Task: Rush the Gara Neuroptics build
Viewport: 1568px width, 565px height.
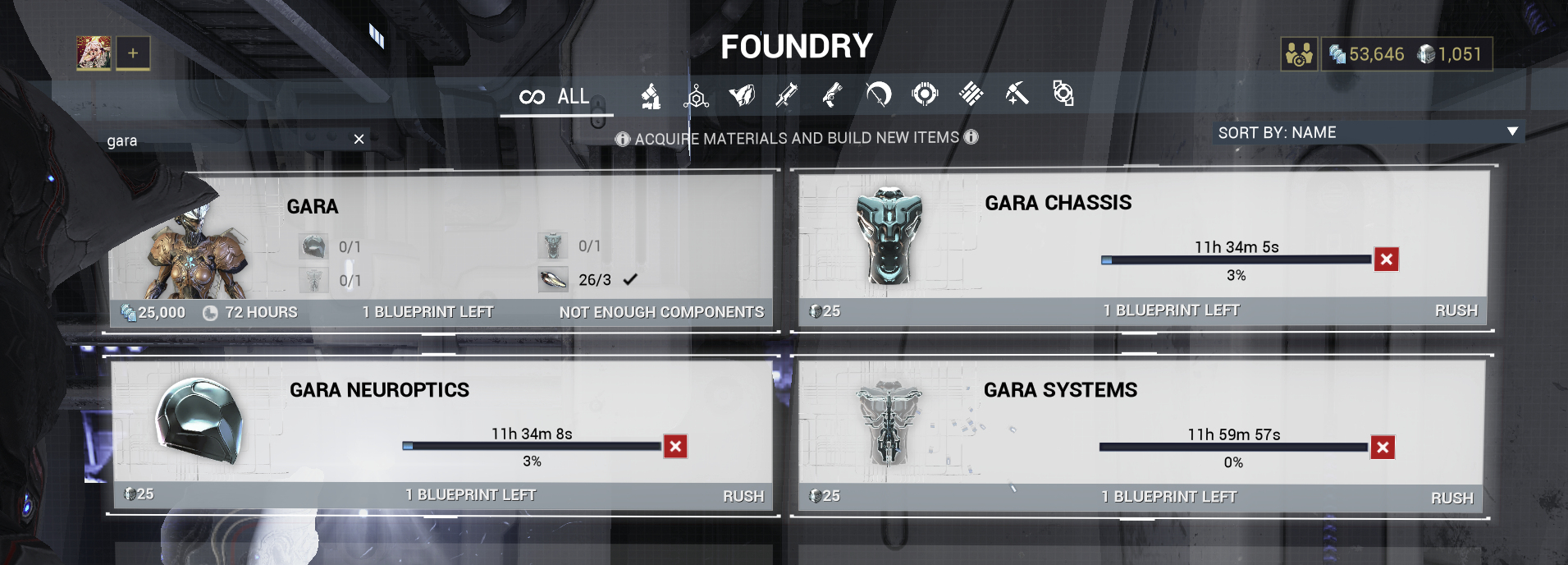Action: pyautogui.click(x=743, y=496)
